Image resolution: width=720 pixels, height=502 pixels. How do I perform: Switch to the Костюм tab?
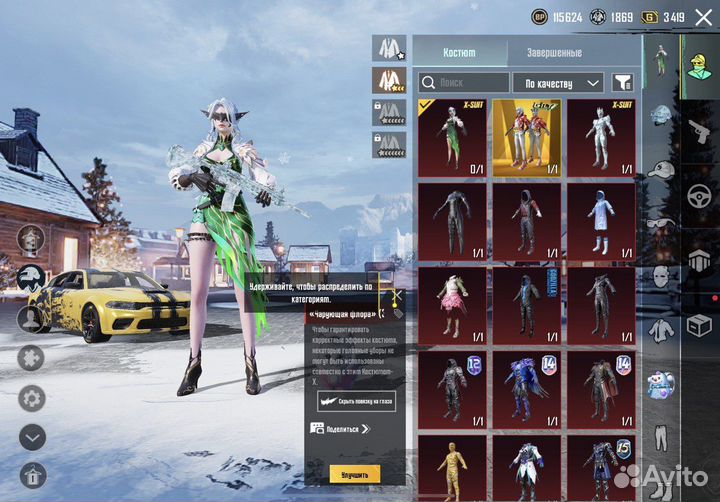[459, 52]
